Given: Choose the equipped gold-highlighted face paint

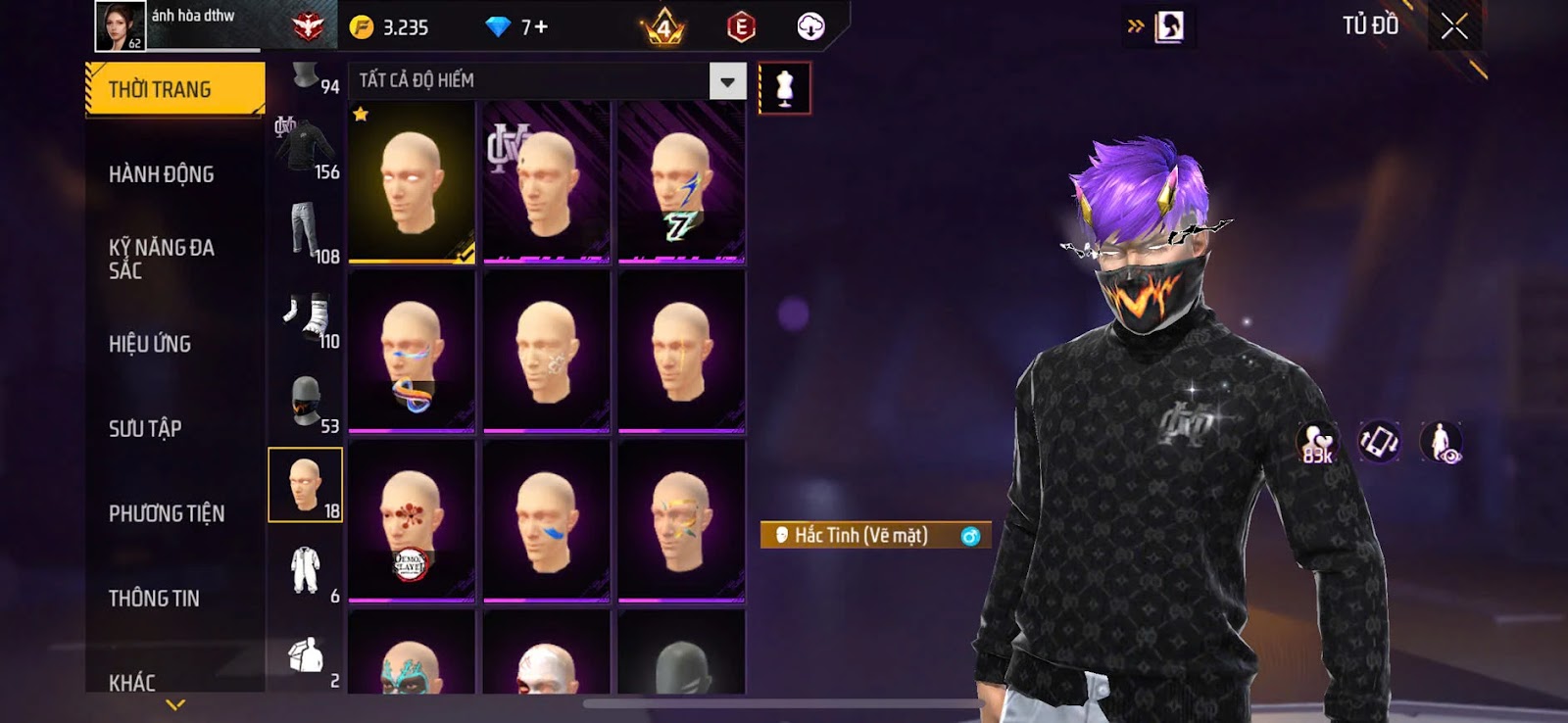Looking at the screenshot, I should pos(412,182).
